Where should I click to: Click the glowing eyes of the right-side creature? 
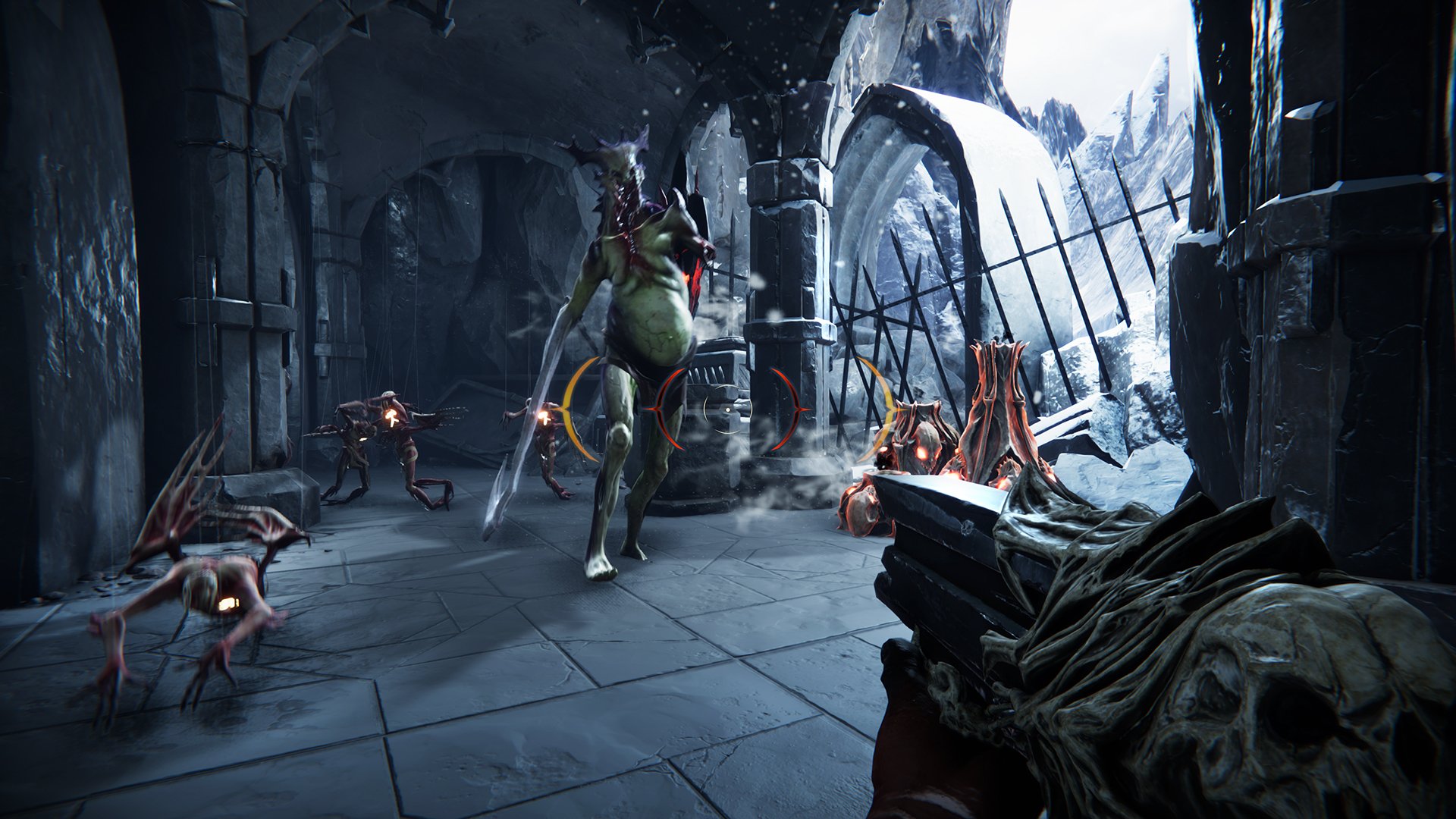point(921,455)
